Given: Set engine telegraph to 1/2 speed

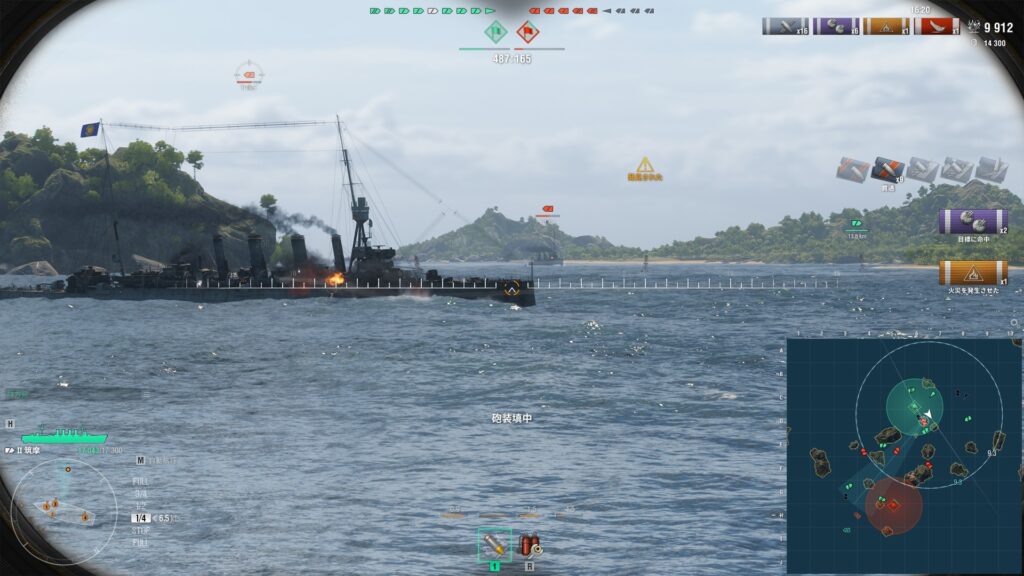Looking at the screenshot, I should 141,505.
